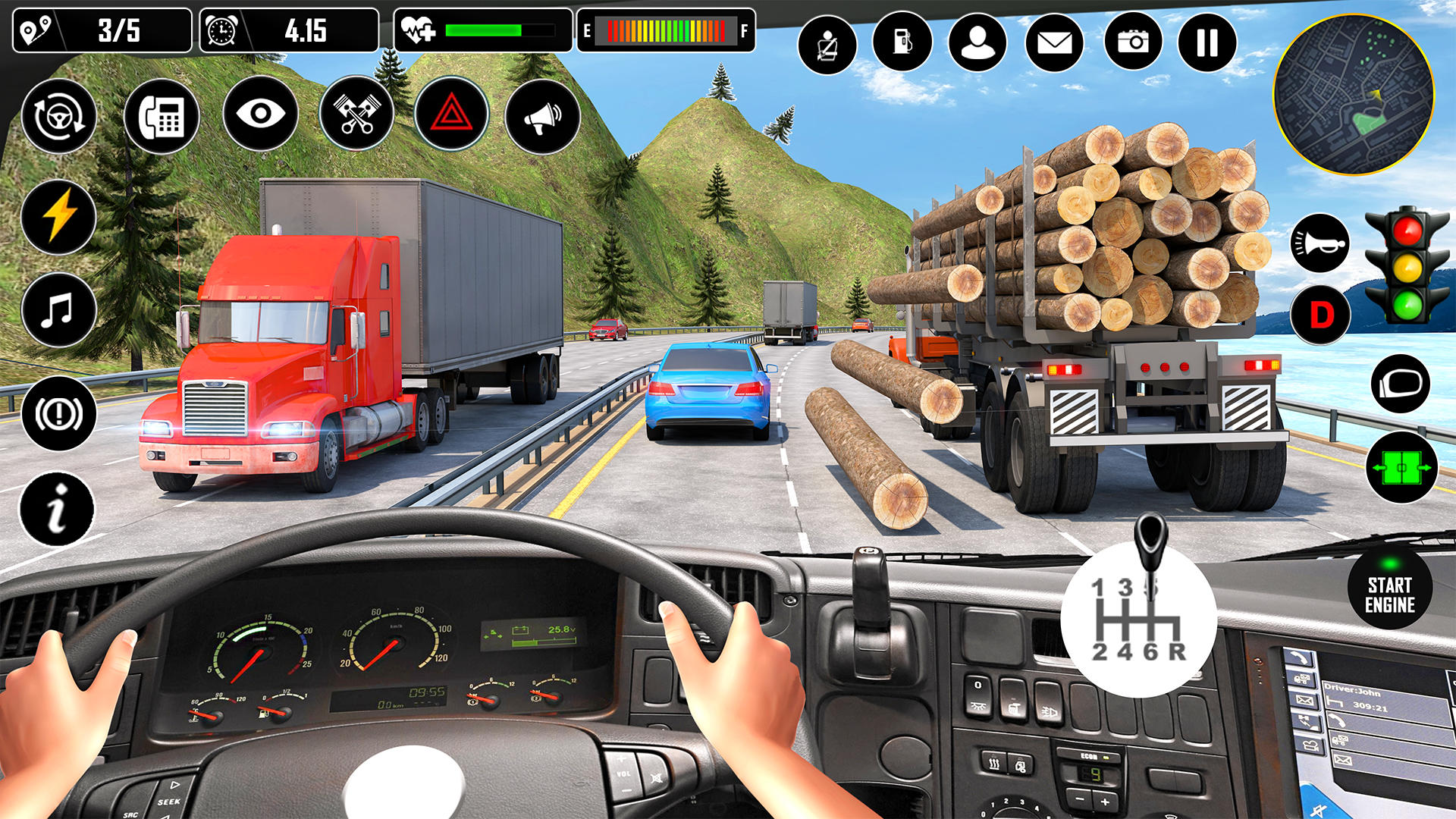Toggle the seatbelt icon
This screenshot has width=1456, height=819.
pyautogui.click(x=827, y=45)
